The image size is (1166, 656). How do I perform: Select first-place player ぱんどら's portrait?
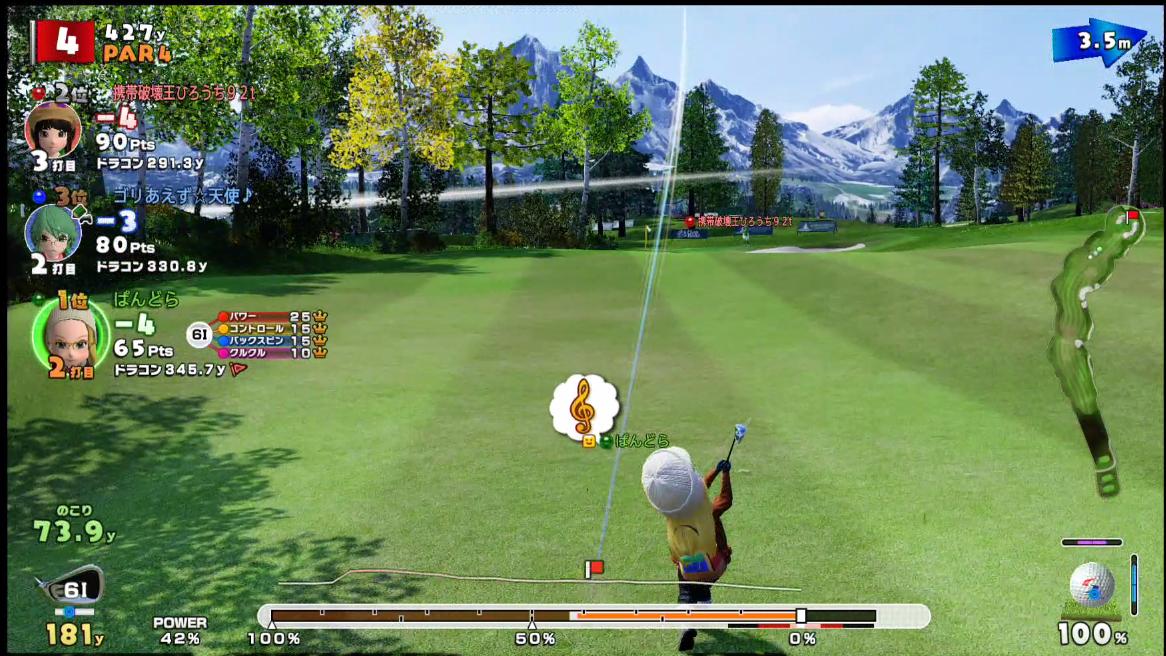pyautogui.click(x=71, y=334)
